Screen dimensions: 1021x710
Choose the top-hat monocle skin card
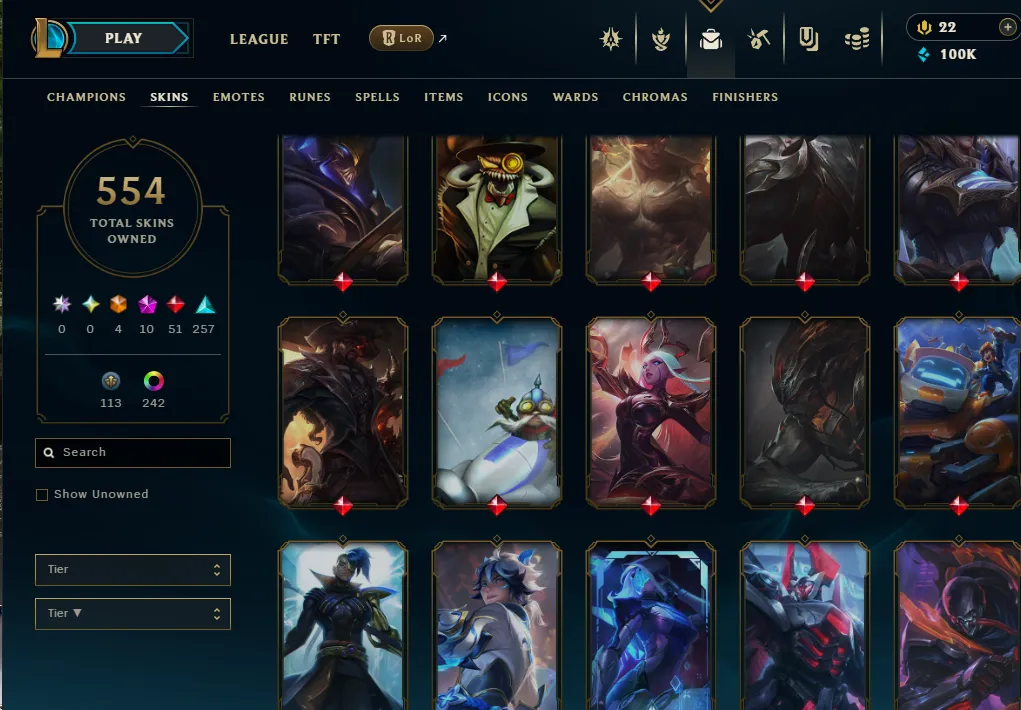pyautogui.click(x=497, y=205)
